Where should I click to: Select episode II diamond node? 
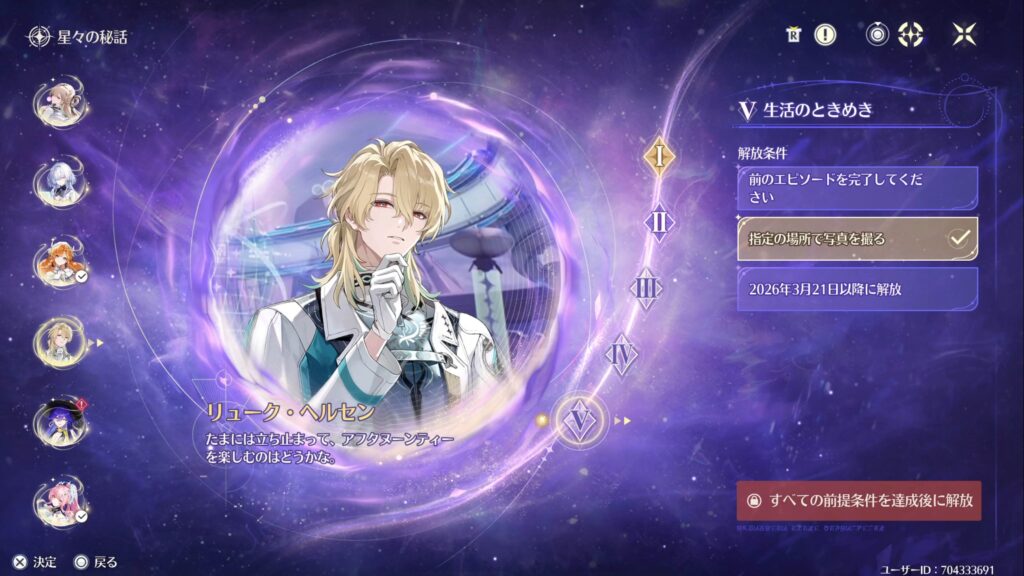tap(659, 221)
